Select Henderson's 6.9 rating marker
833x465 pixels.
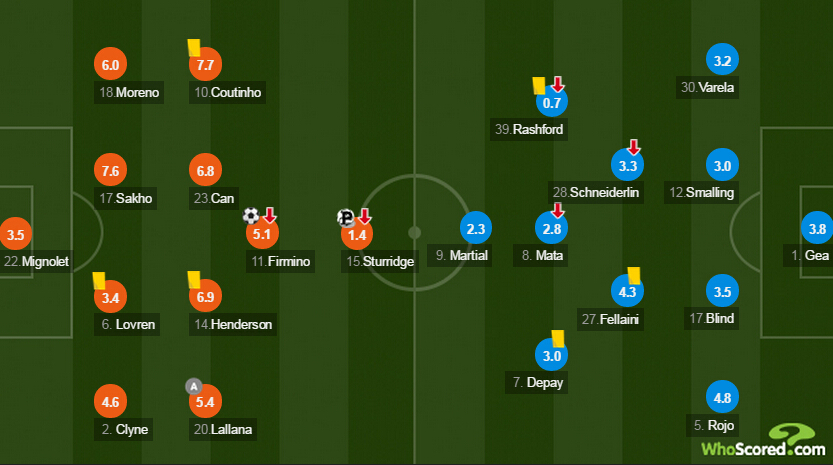206,297
